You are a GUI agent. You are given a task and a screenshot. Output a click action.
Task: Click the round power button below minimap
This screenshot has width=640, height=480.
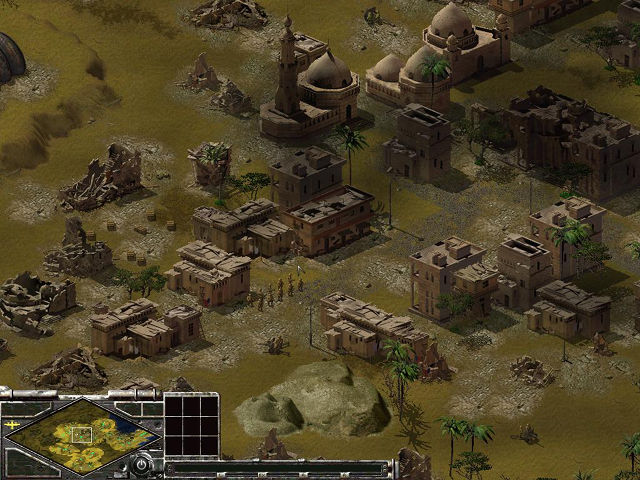[x=142, y=465]
